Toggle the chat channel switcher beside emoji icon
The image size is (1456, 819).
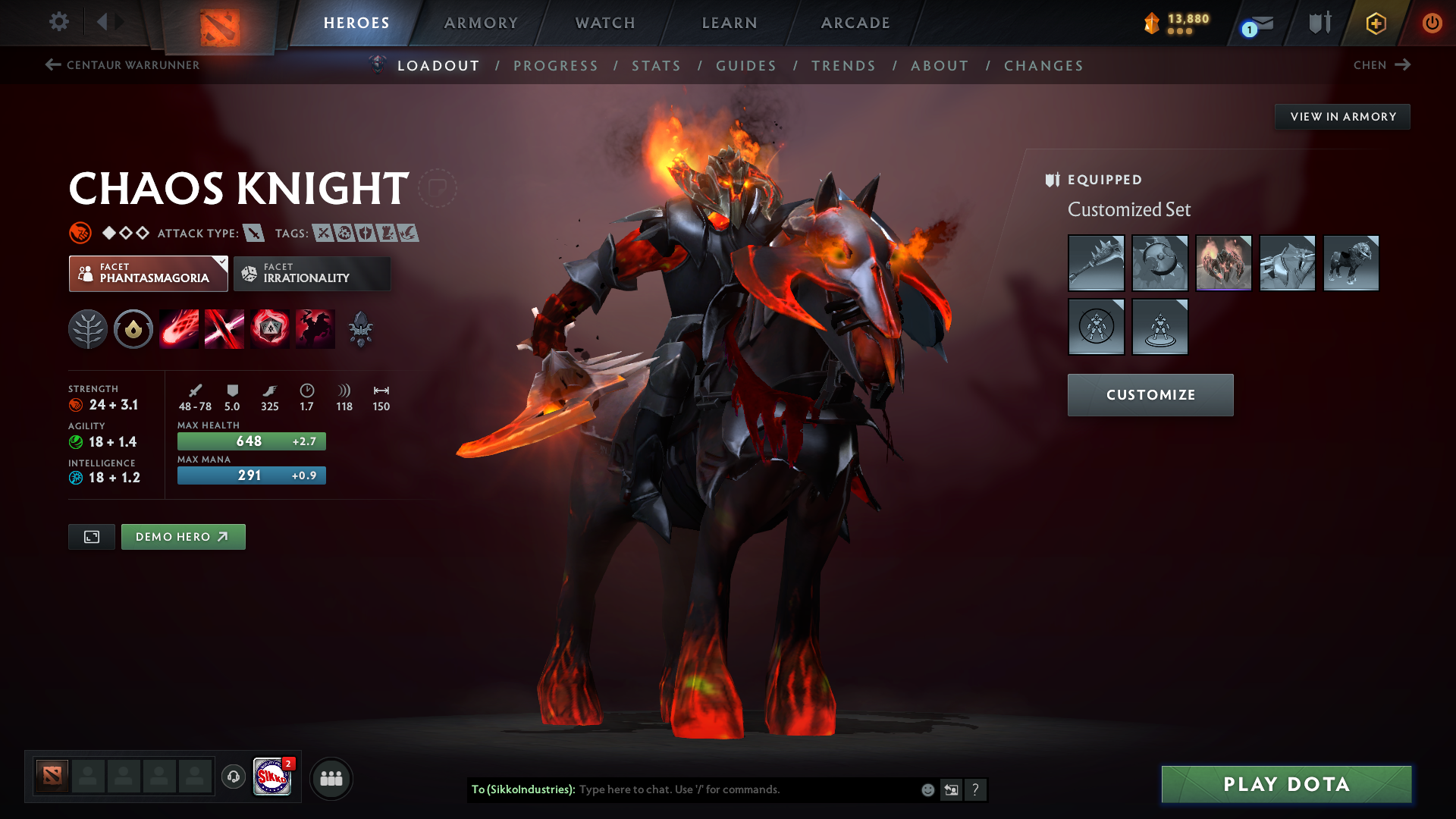pyautogui.click(x=952, y=789)
